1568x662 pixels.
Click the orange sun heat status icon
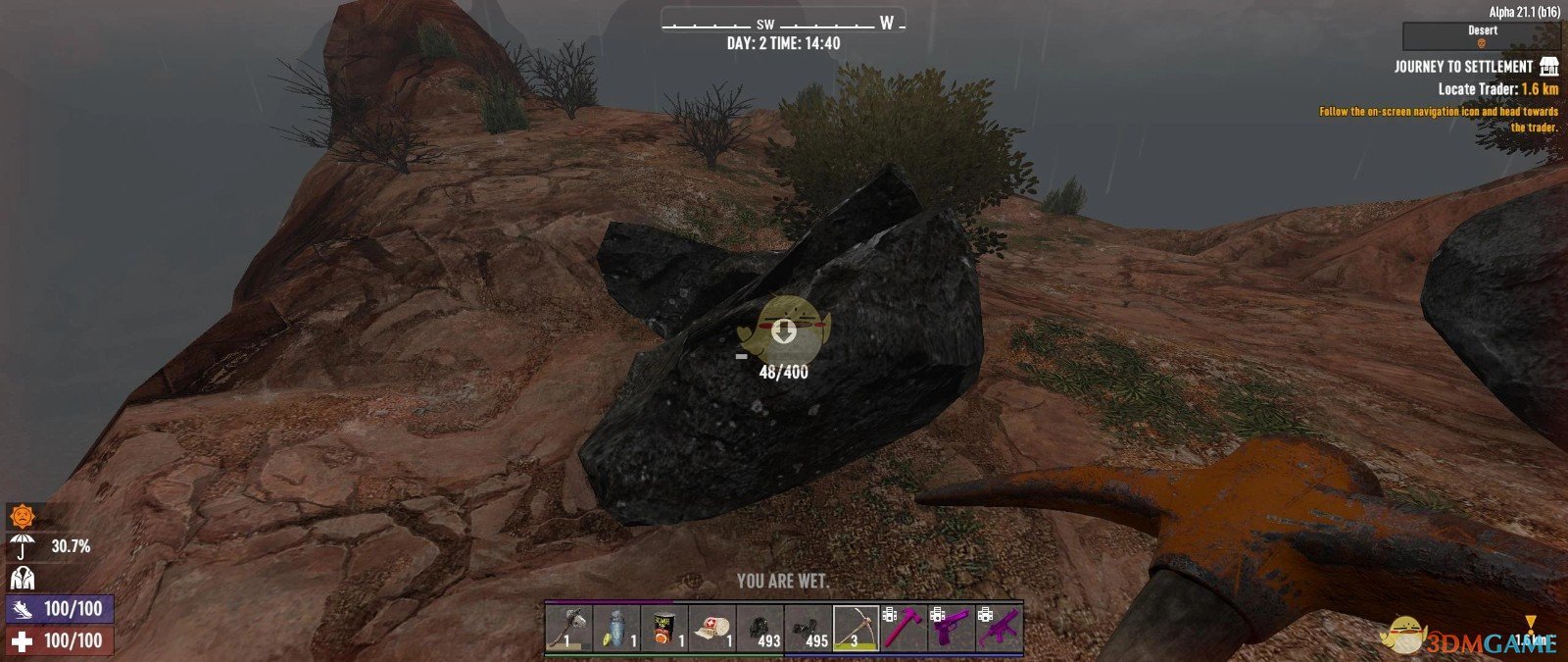(21, 516)
